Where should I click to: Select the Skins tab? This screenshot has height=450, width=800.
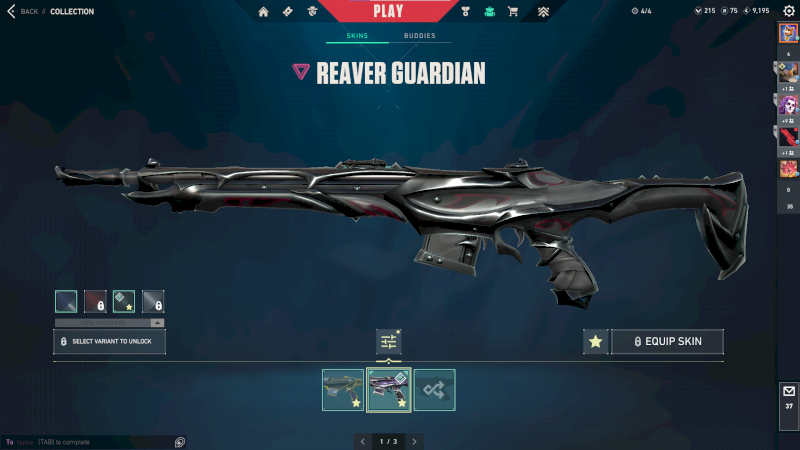click(357, 36)
